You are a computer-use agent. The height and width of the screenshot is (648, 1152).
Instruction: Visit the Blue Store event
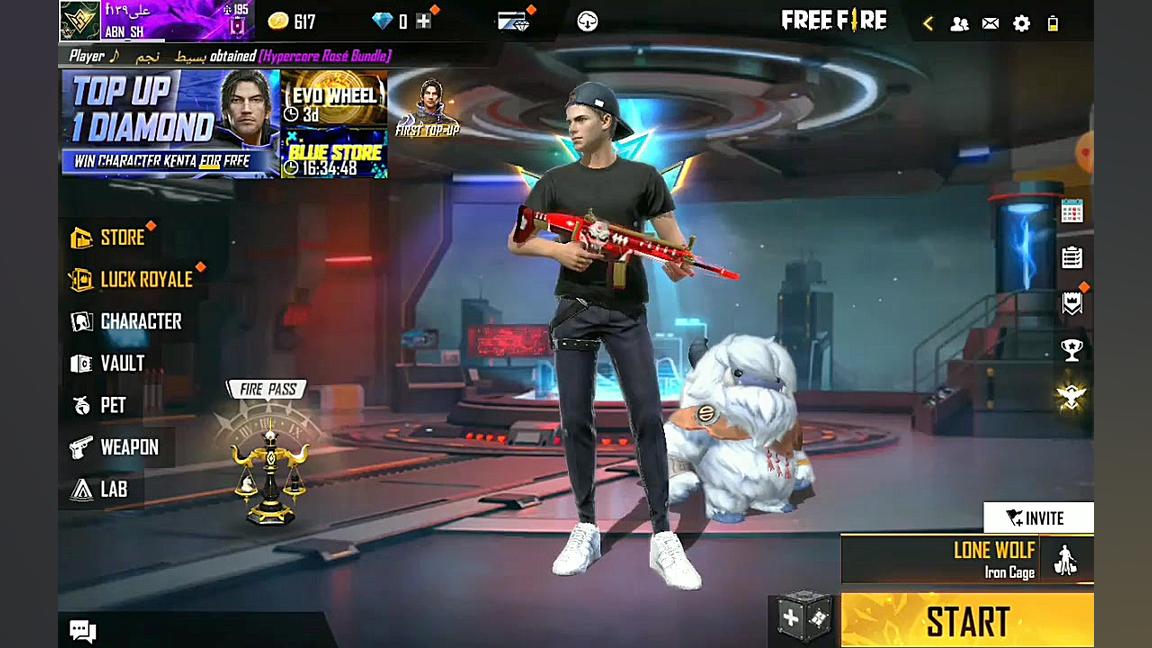pyautogui.click(x=334, y=154)
